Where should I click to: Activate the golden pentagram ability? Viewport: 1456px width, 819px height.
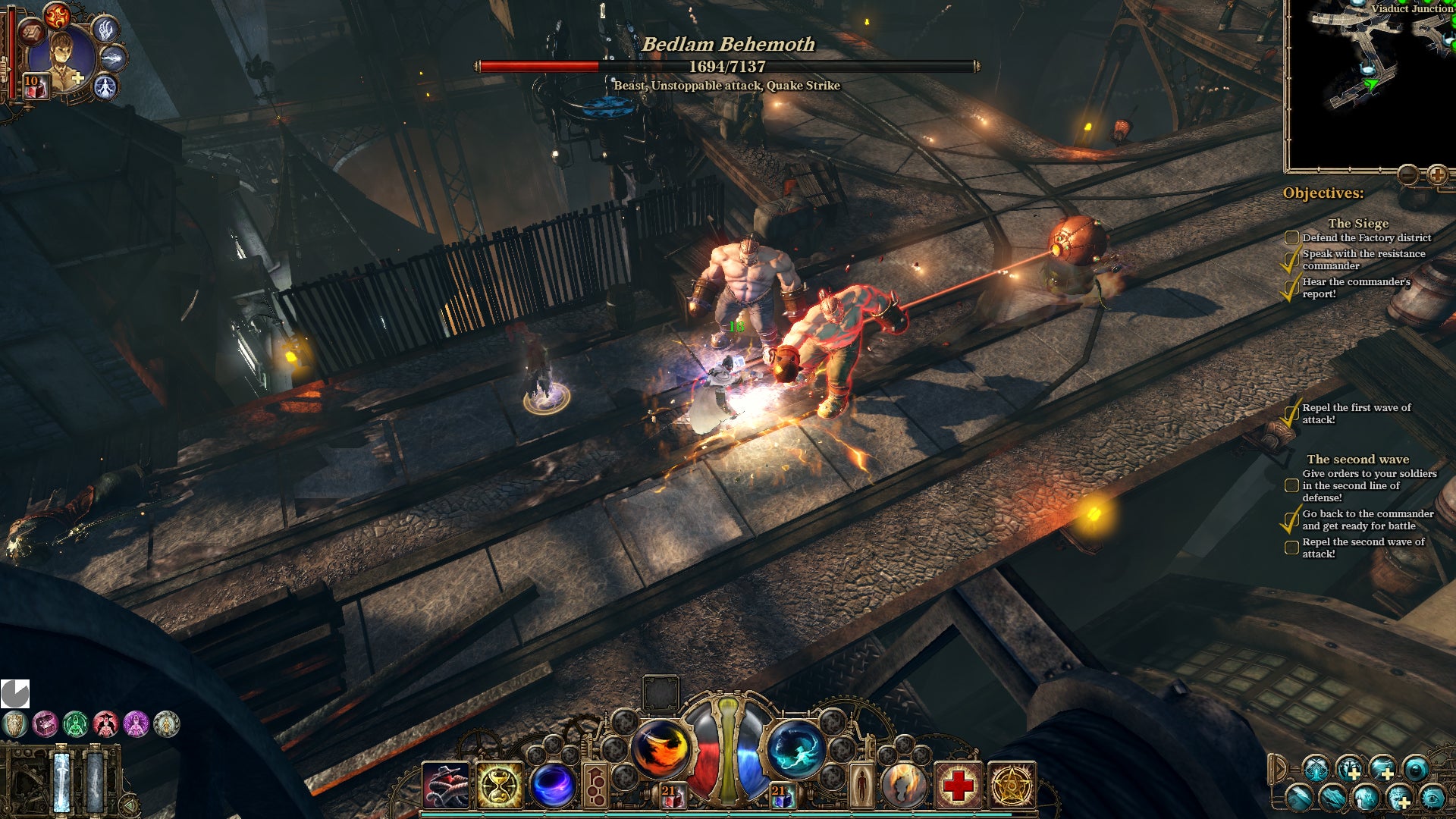click(x=1011, y=785)
